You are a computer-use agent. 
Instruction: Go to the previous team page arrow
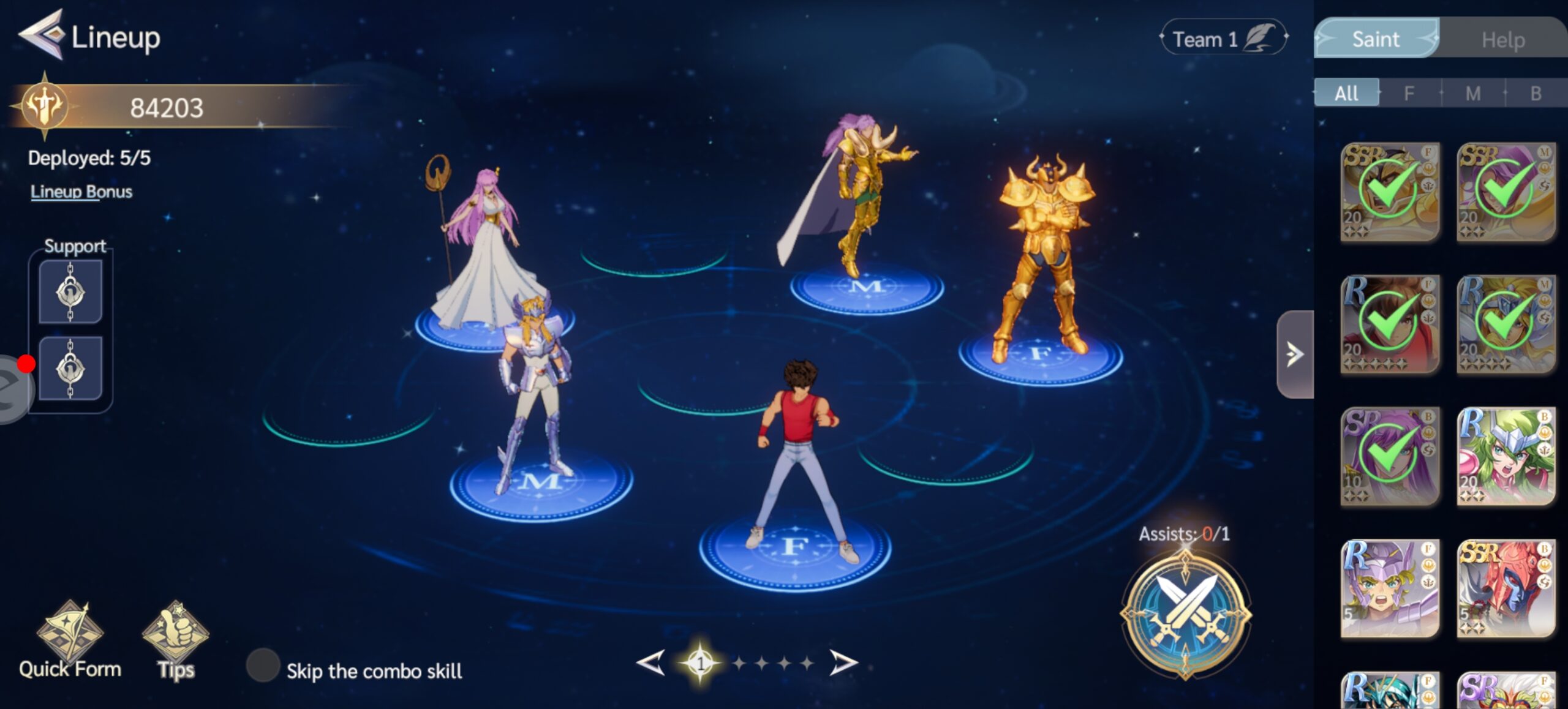pos(651,662)
